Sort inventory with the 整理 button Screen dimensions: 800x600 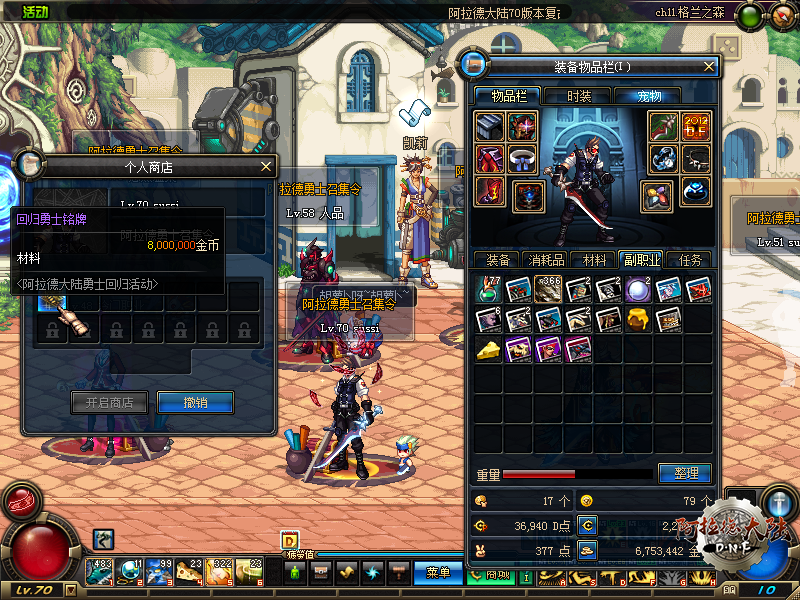[x=685, y=473]
